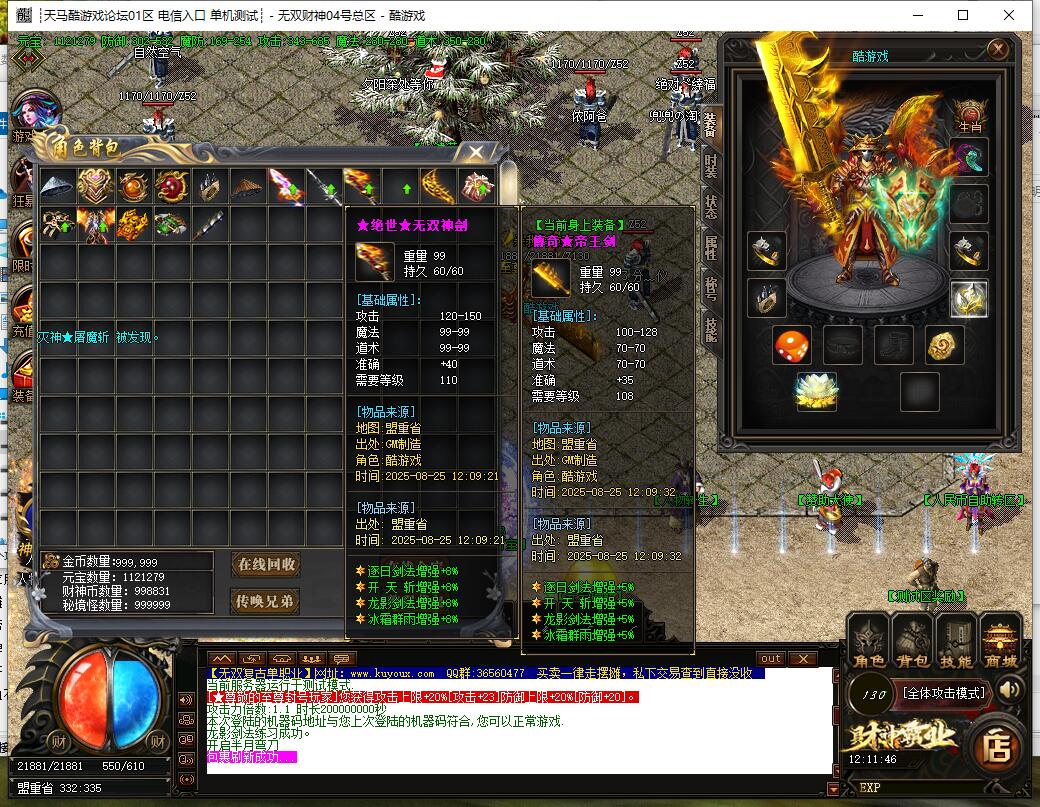Maximize the game window

click(x=963, y=15)
